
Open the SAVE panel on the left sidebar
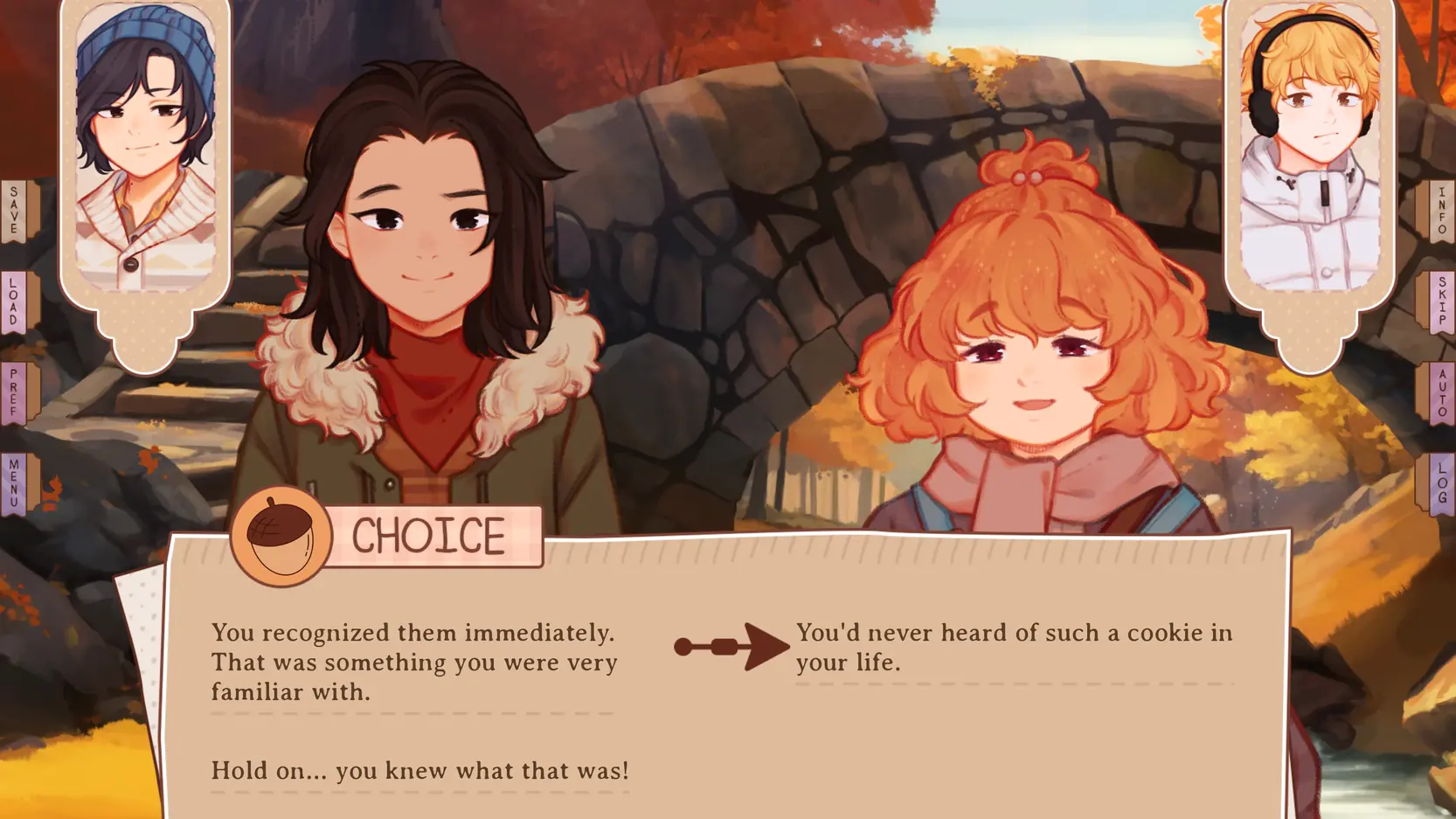pyautogui.click(x=12, y=210)
